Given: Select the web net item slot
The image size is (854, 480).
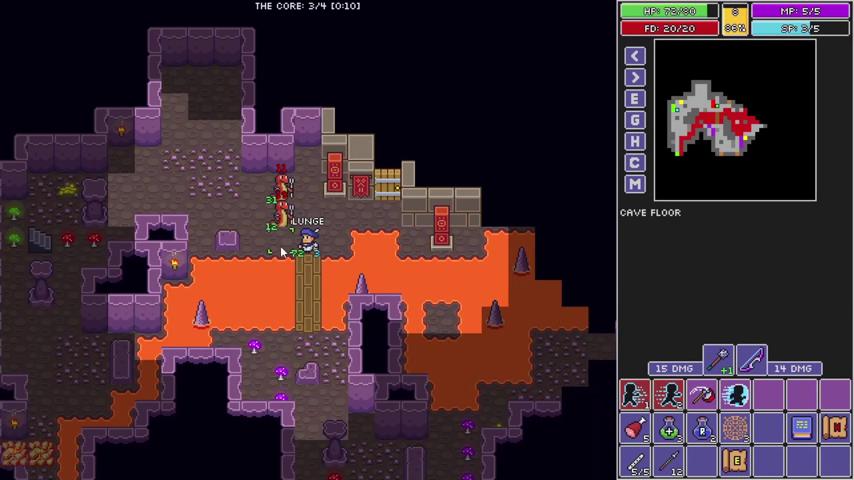Looking at the screenshot, I should click(x=735, y=428).
